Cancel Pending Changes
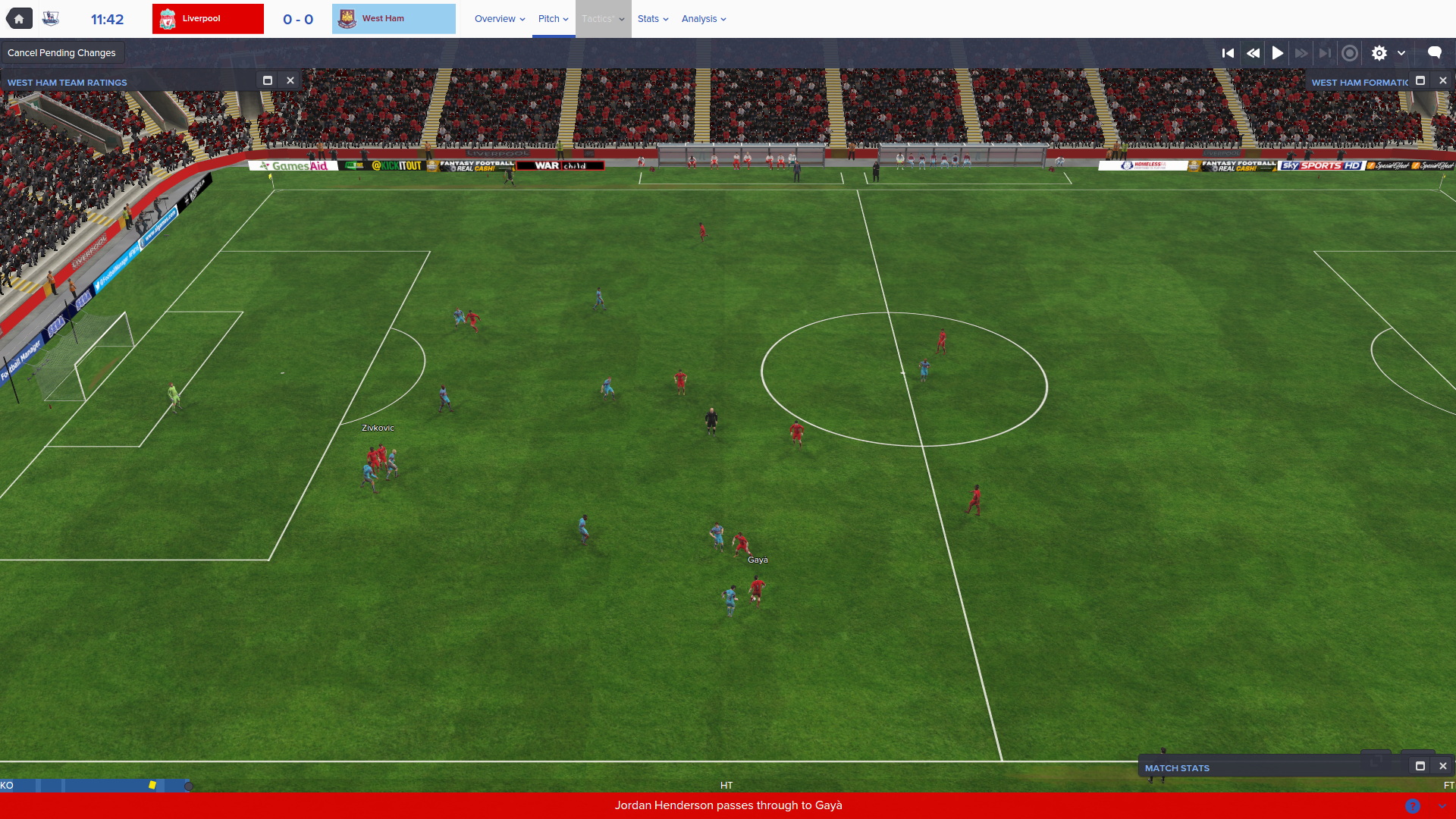 (x=61, y=53)
